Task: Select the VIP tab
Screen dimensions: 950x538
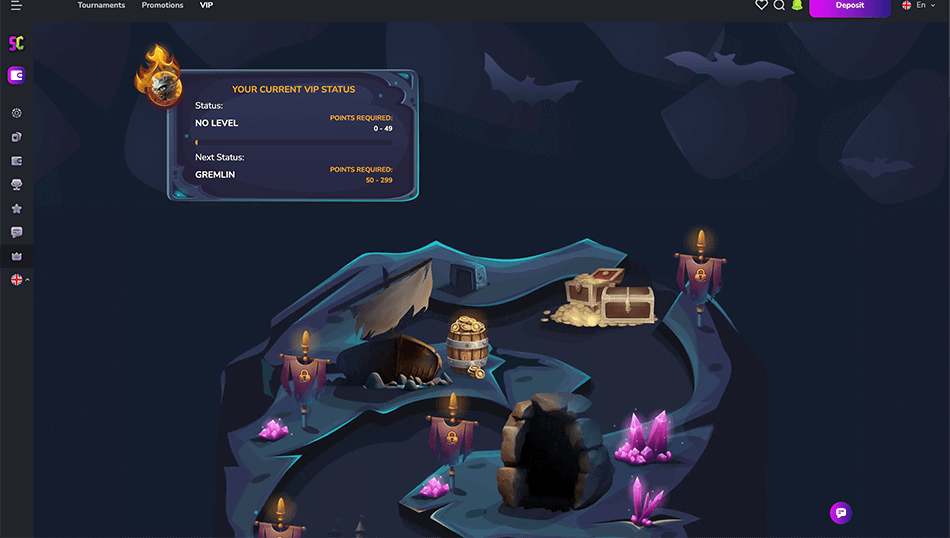Action: 206,6
